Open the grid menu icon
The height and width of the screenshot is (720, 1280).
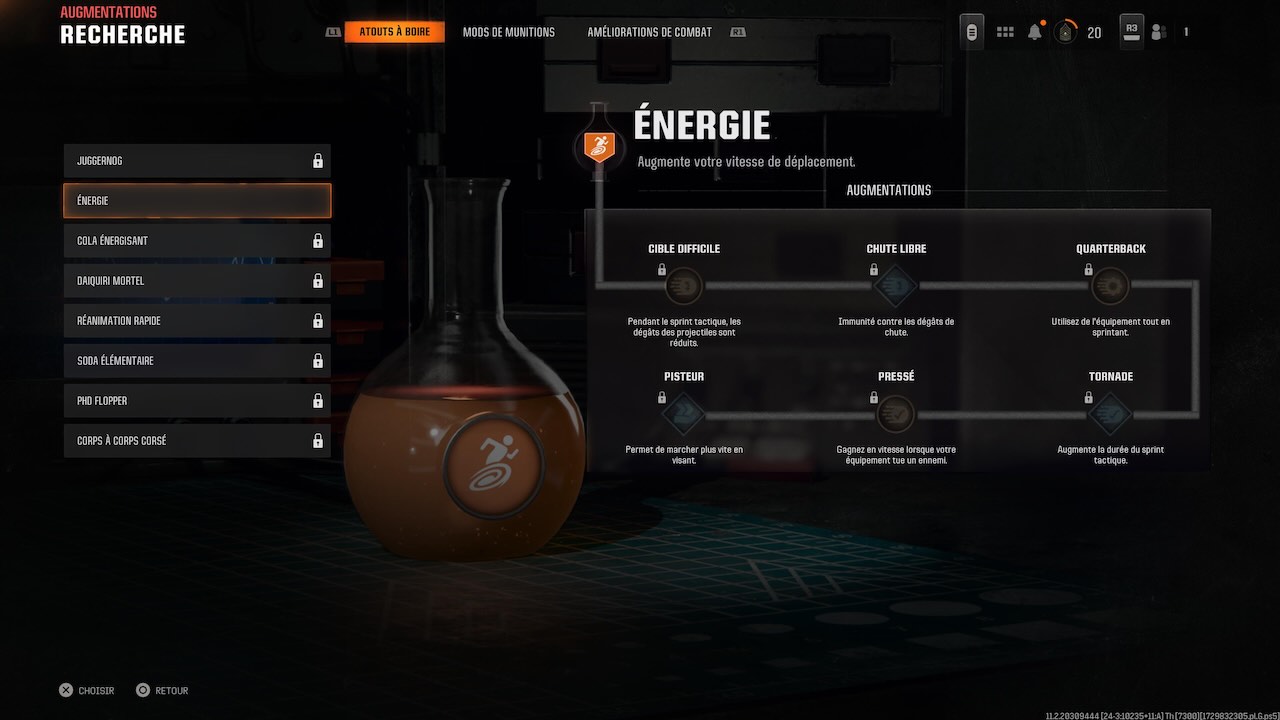pos(1005,32)
